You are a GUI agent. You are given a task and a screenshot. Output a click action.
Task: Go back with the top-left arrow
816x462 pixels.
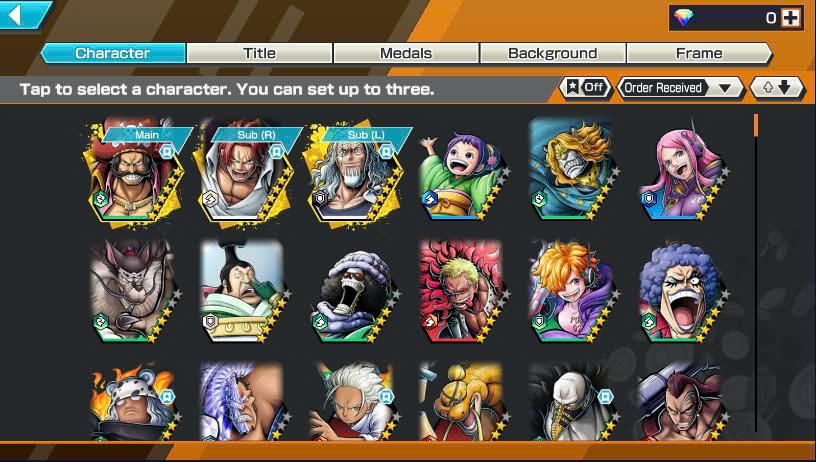24,15
